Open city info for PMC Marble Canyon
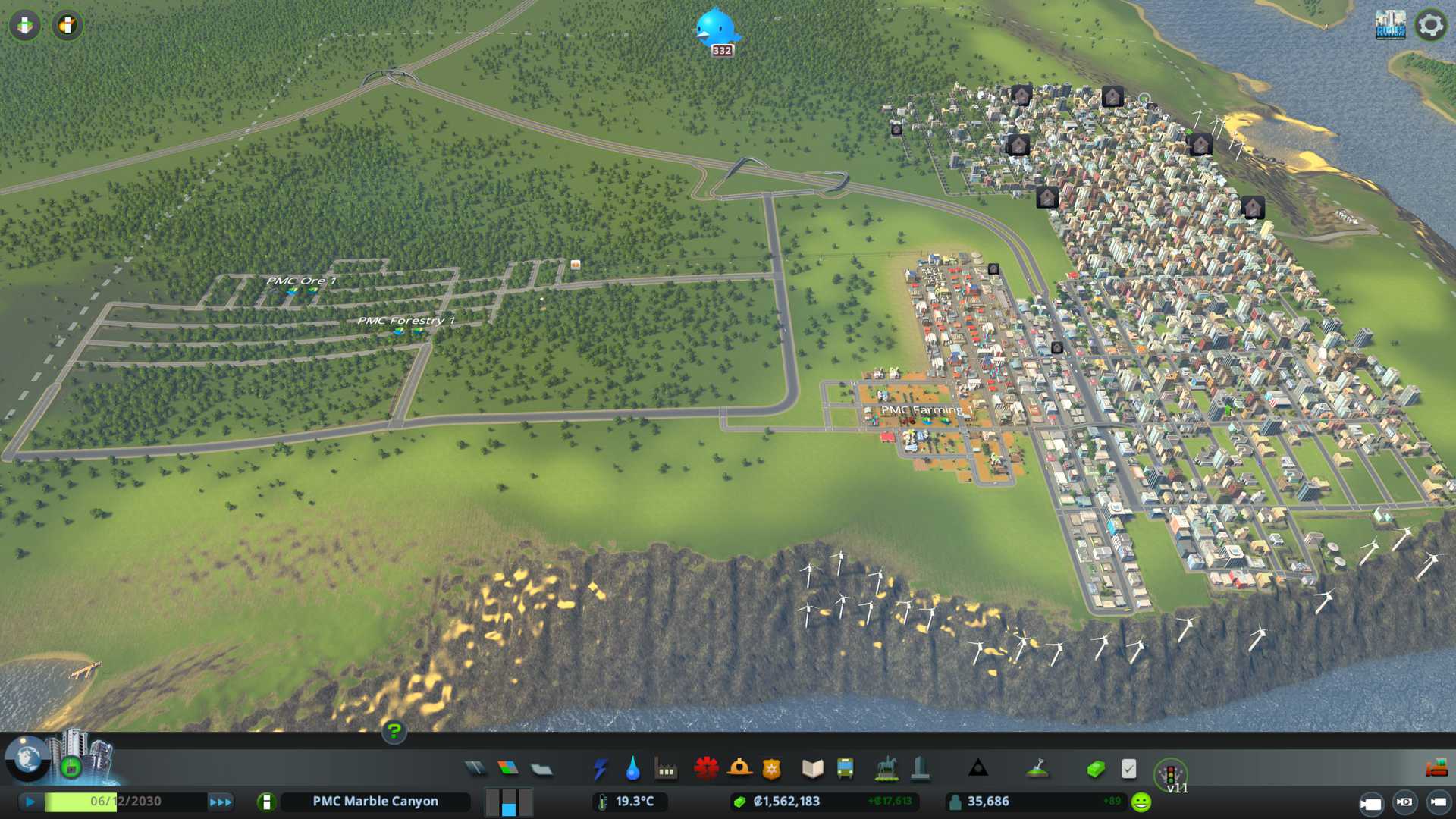The height and width of the screenshot is (819, 1456). click(x=375, y=802)
